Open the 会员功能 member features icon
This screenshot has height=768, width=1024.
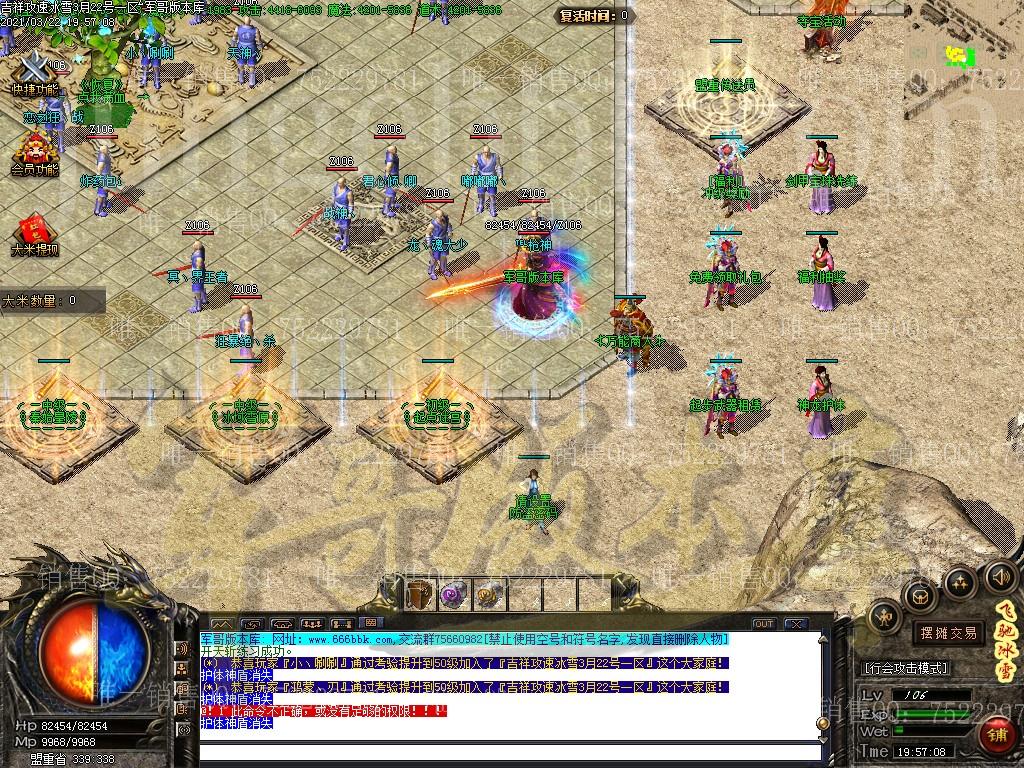[x=35, y=152]
